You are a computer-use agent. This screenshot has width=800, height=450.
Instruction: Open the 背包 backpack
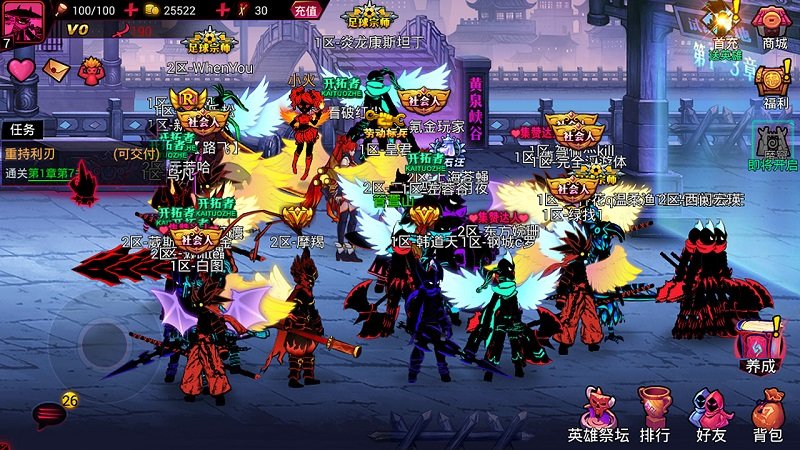767,415
